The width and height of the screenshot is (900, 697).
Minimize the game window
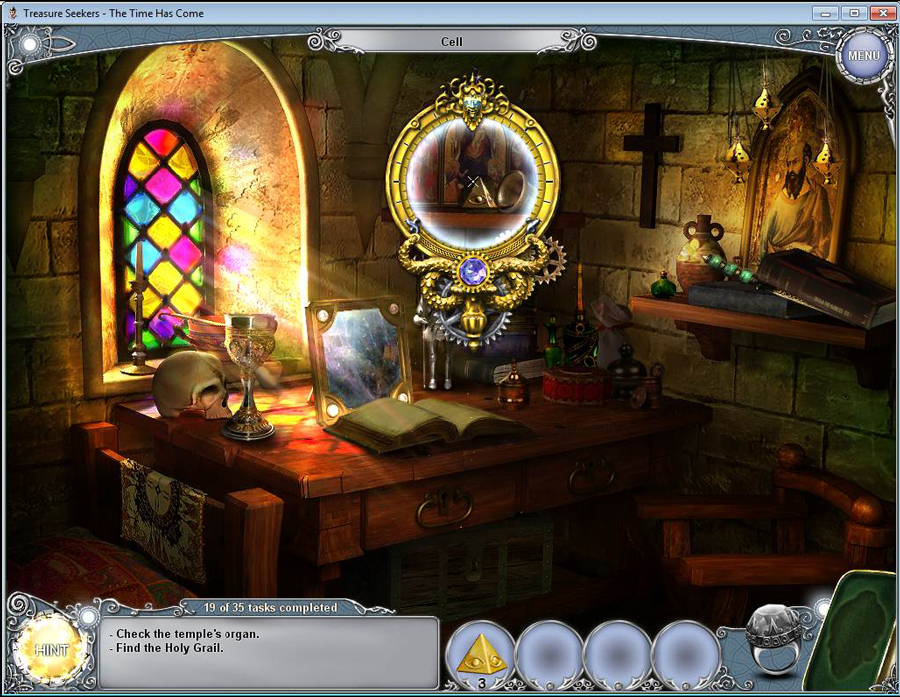825,13
